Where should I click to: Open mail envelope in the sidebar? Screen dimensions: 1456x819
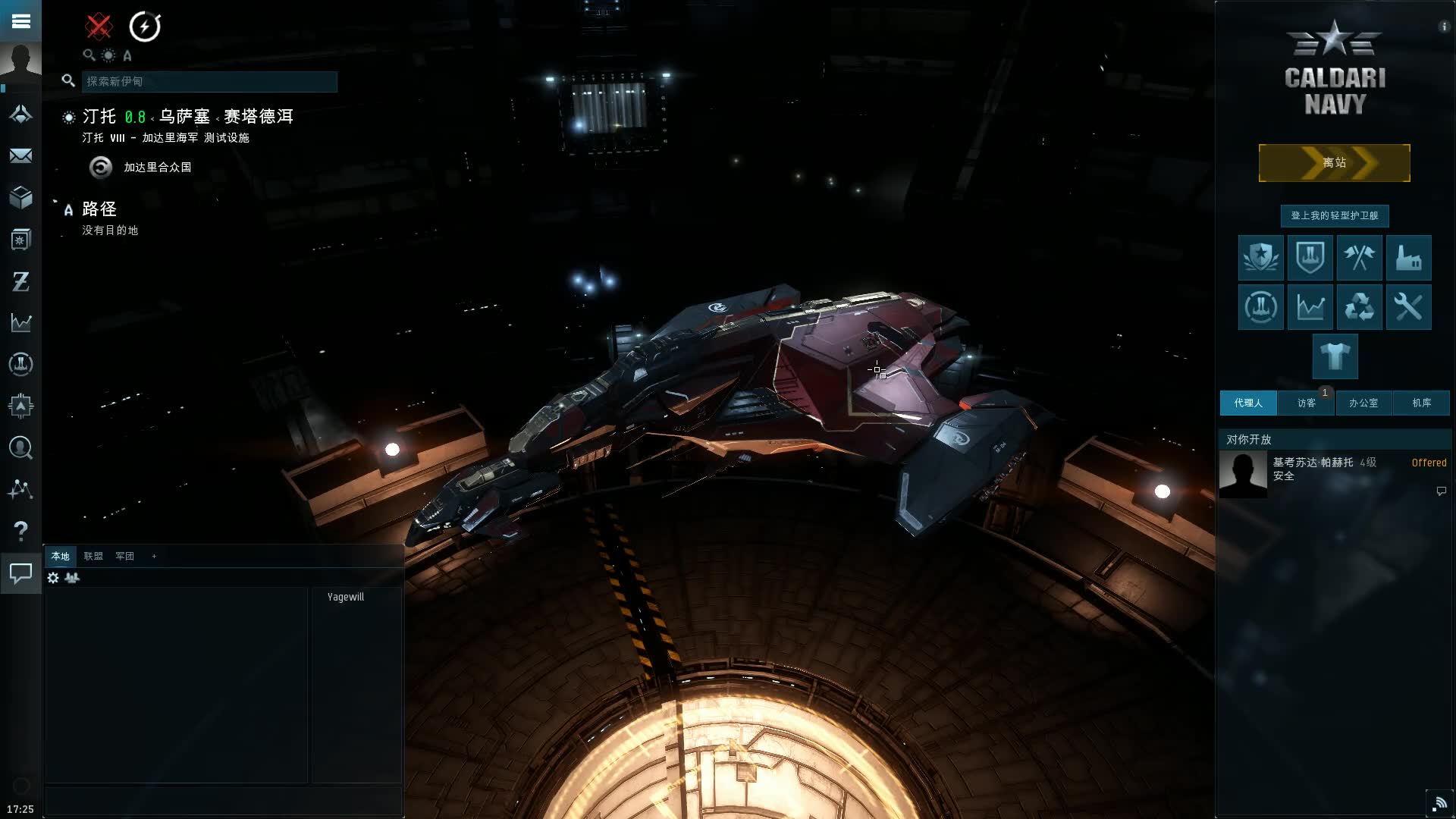pyautogui.click(x=20, y=156)
